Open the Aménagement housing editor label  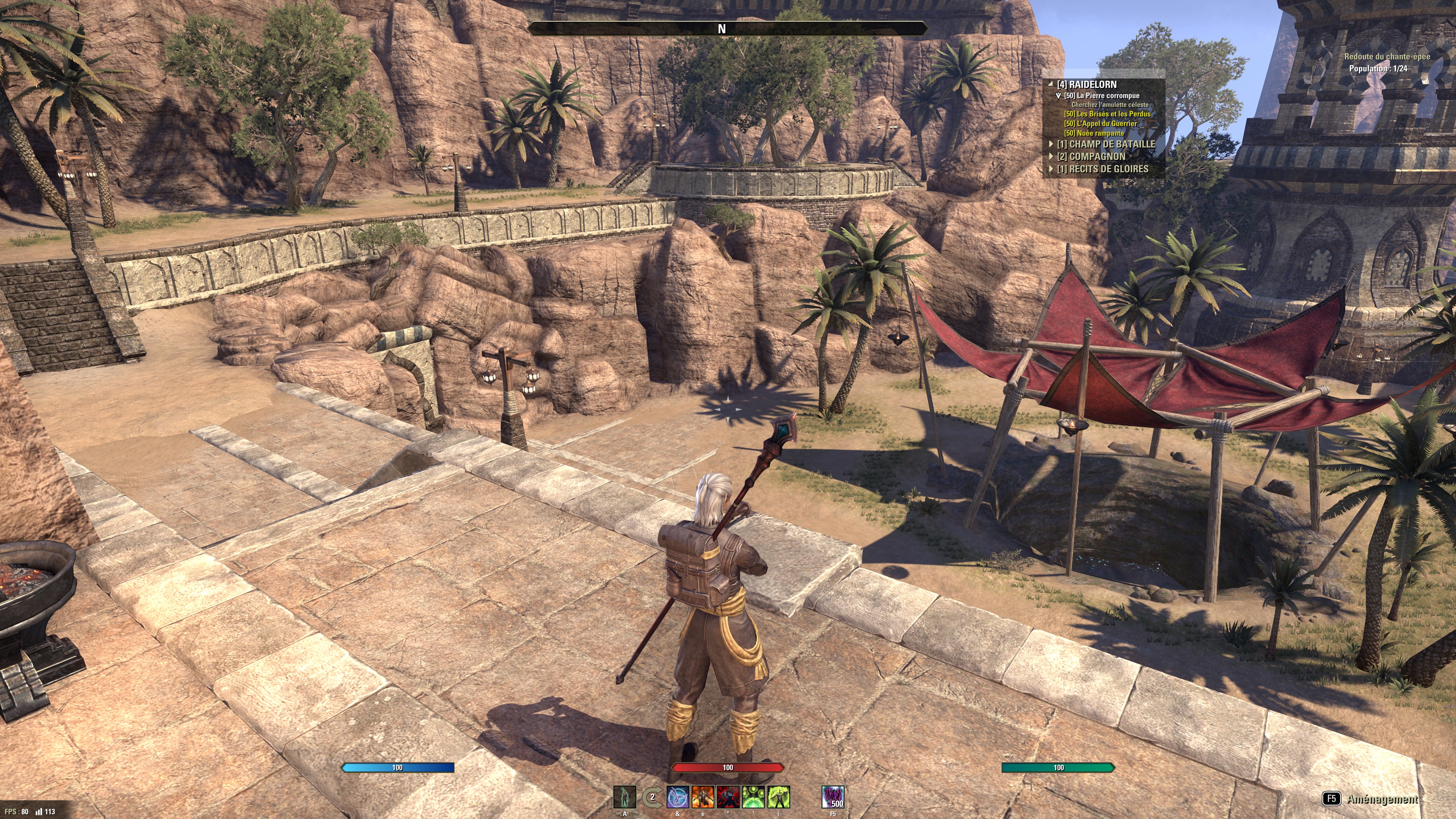coord(1382,799)
